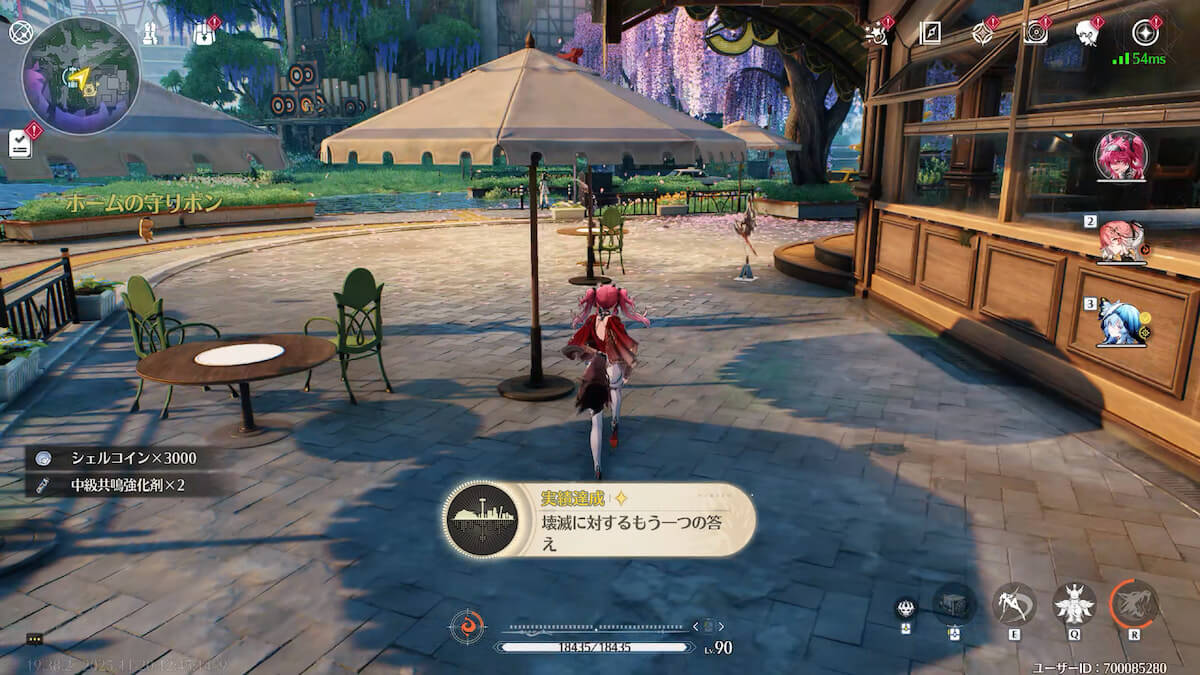The height and width of the screenshot is (675, 1200).
Task: Open the circular minimap
Action: click(81, 75)
